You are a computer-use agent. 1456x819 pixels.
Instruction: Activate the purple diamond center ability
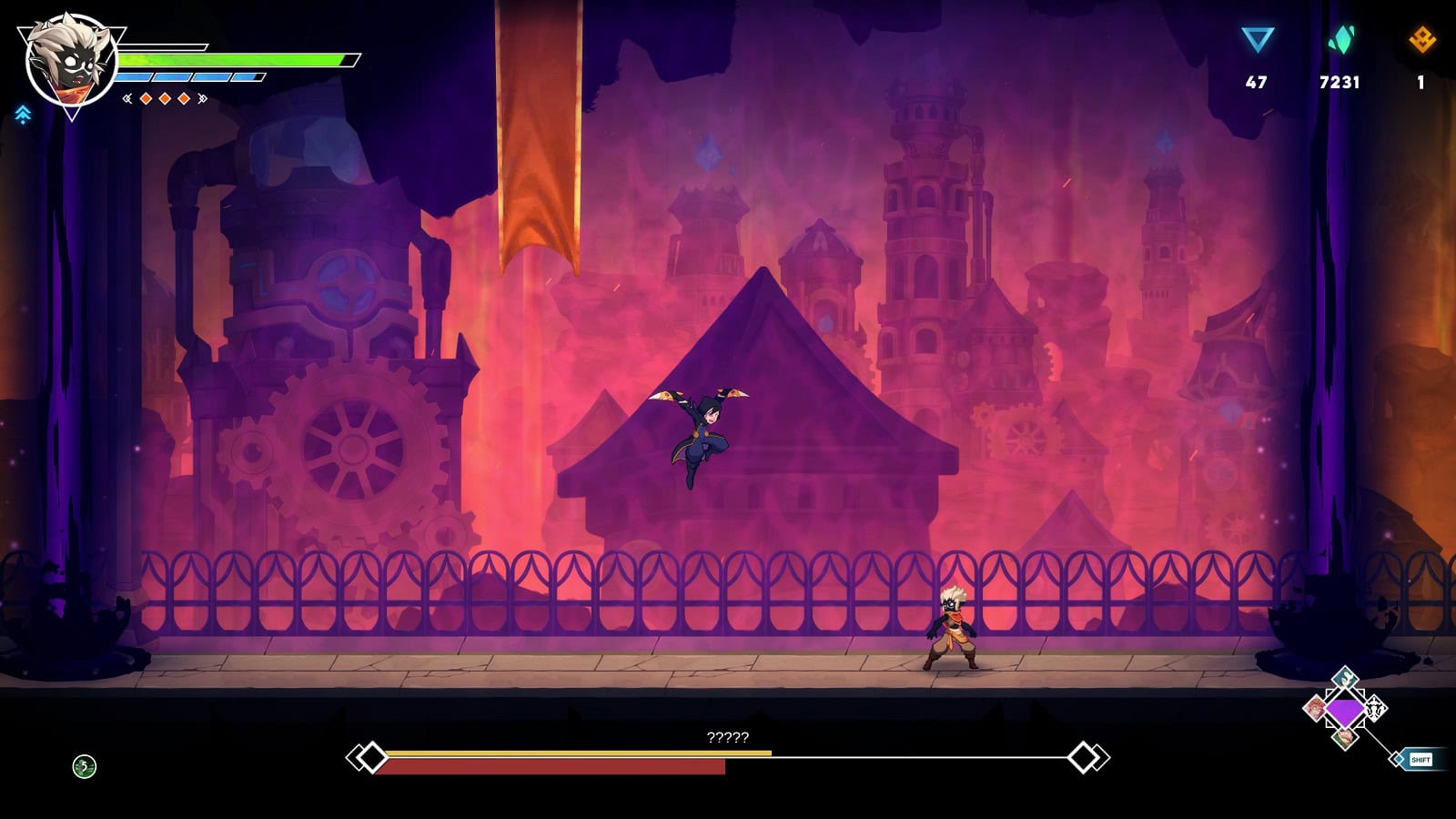[x=1345, y=710]
